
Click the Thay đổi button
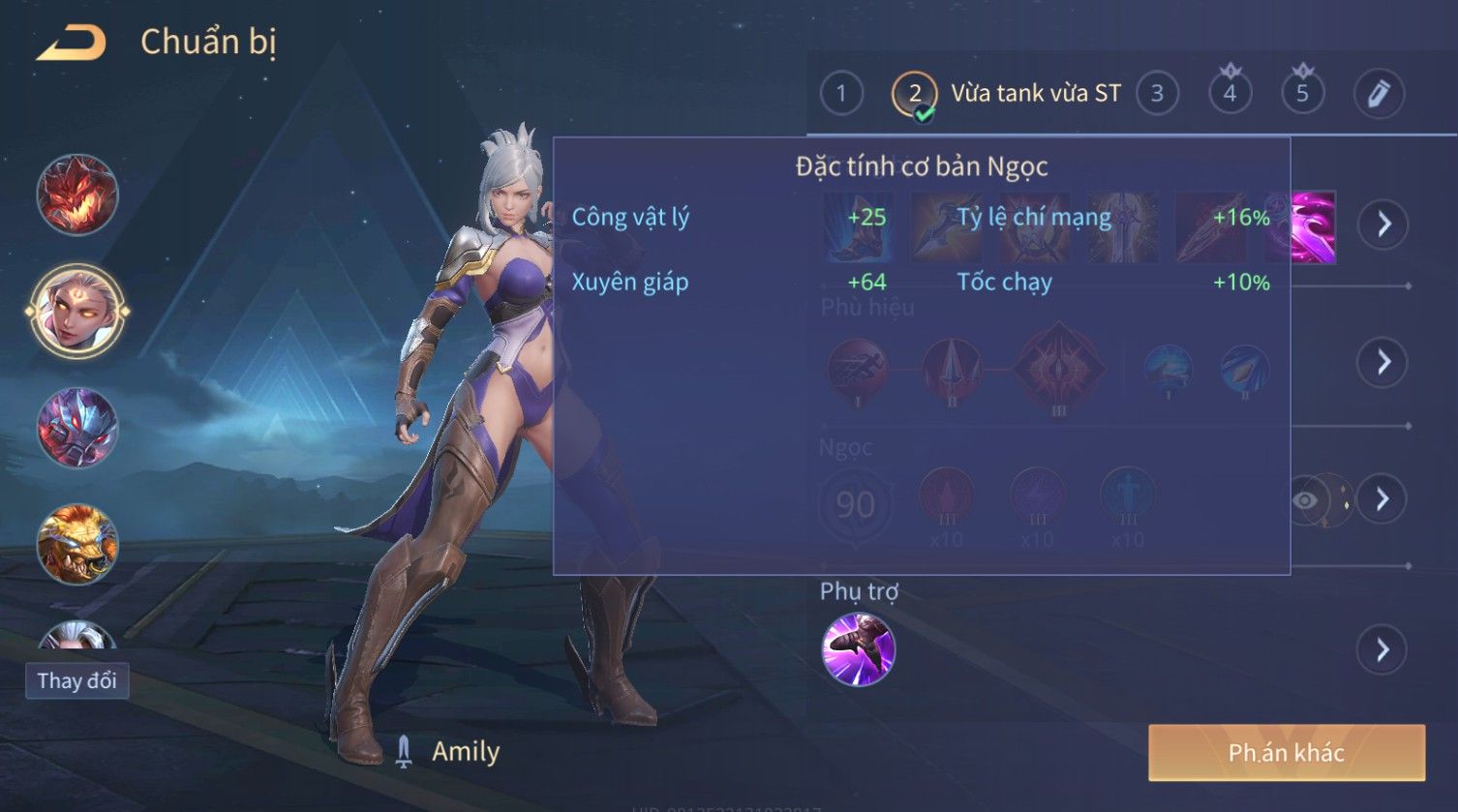(76, 680)
